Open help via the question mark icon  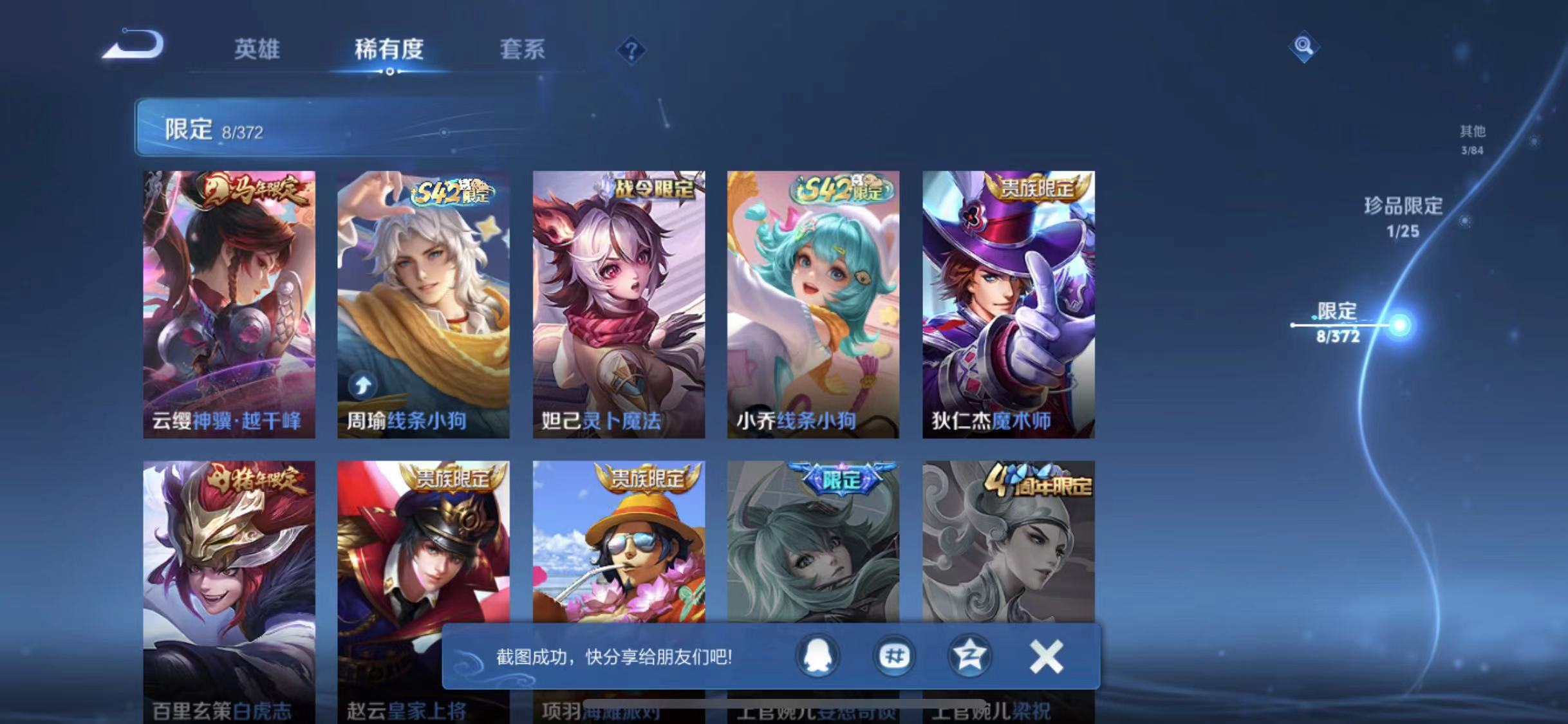point(633,50)
